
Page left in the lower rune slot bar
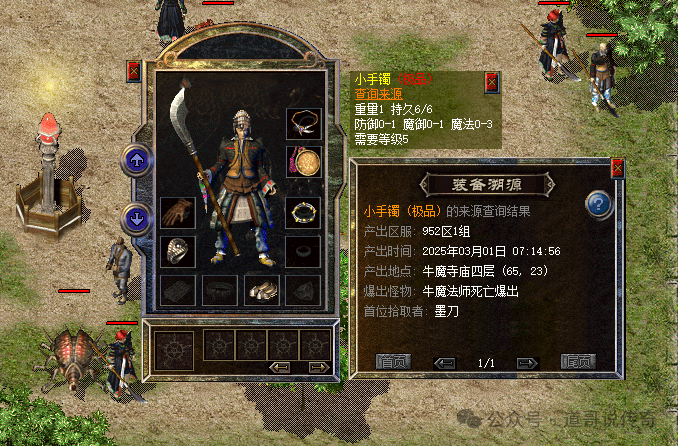pos(281,367)
